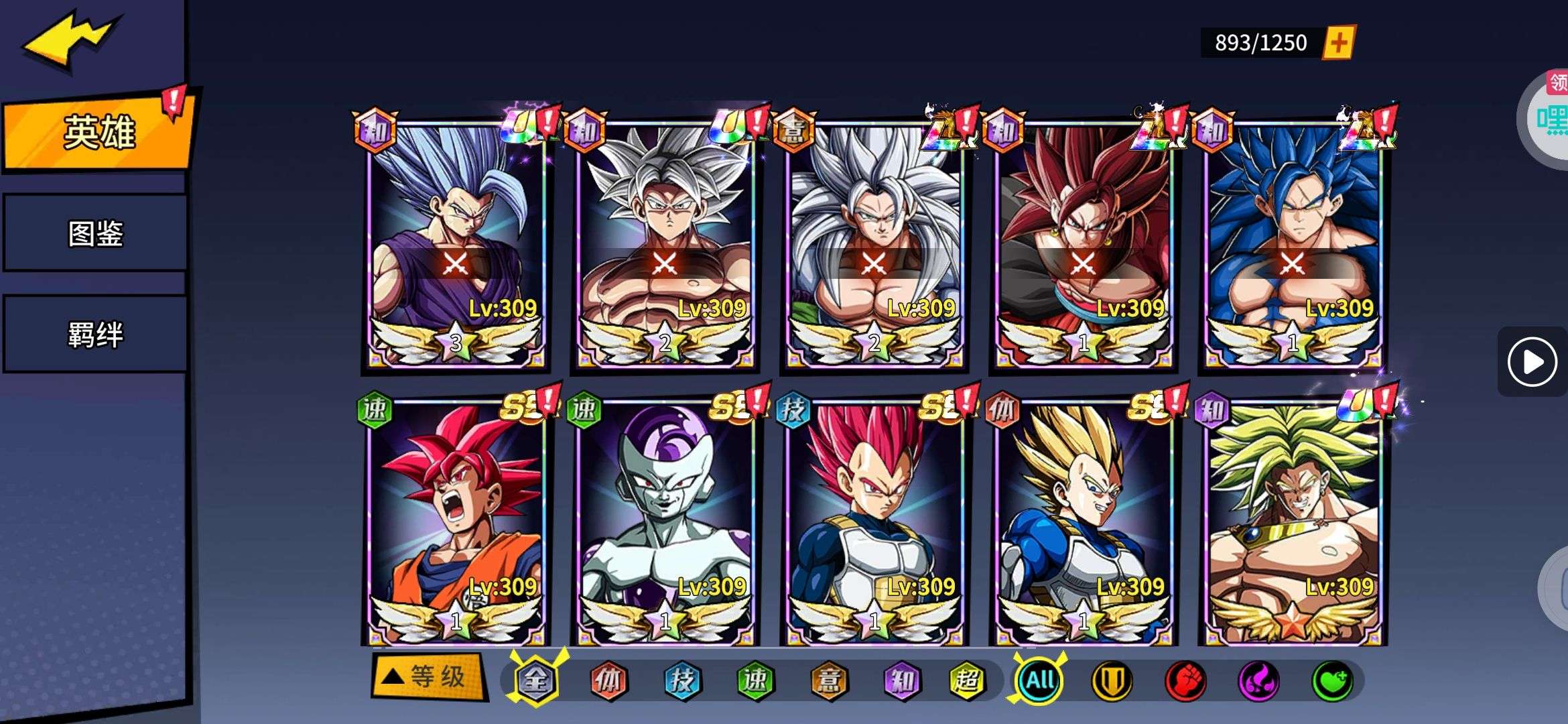The width and height of the screenshot is (1568, 724).
Task: Toggle the 等级 level sort button
Action: [x=430, y=676]
